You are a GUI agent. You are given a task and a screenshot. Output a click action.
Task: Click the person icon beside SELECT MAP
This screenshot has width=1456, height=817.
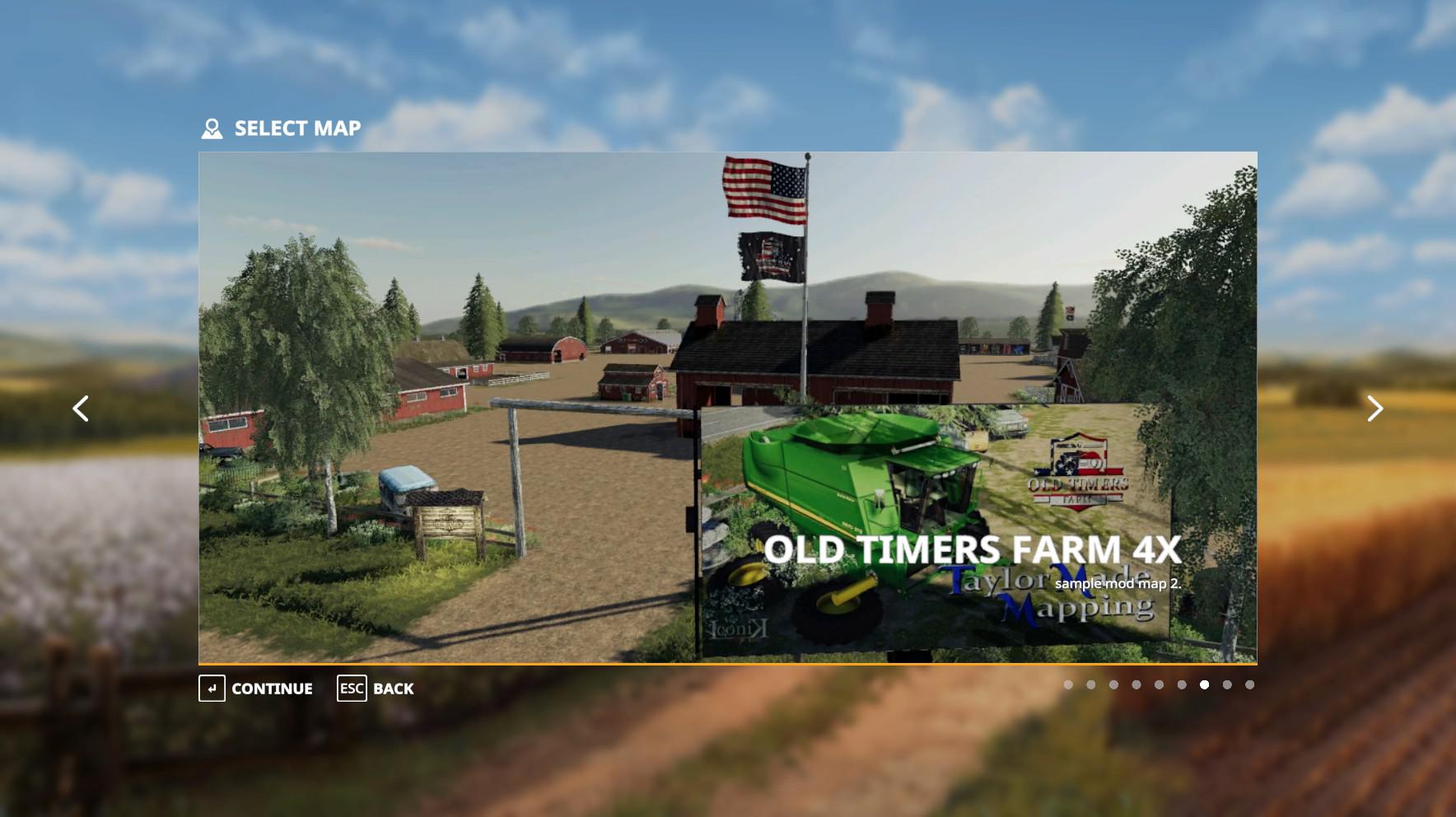click(x=212, y=128)
